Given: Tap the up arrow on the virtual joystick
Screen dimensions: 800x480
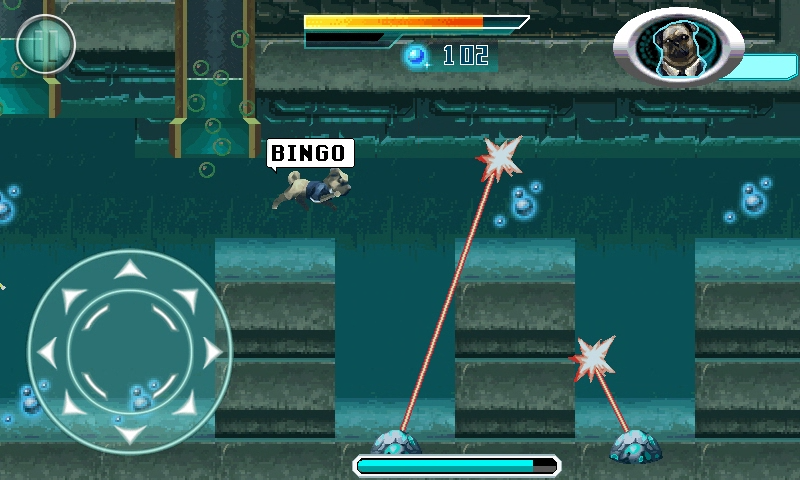Looking at the screenshot, I should pos(128,268).
